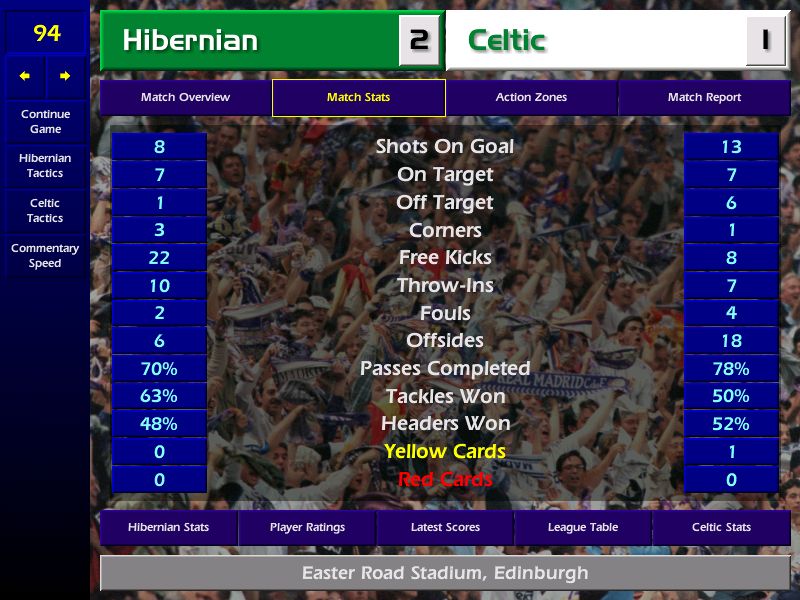Switch to the Match Overview tab
The height and width of the screenshot is (600, 800).
(185, 98)
